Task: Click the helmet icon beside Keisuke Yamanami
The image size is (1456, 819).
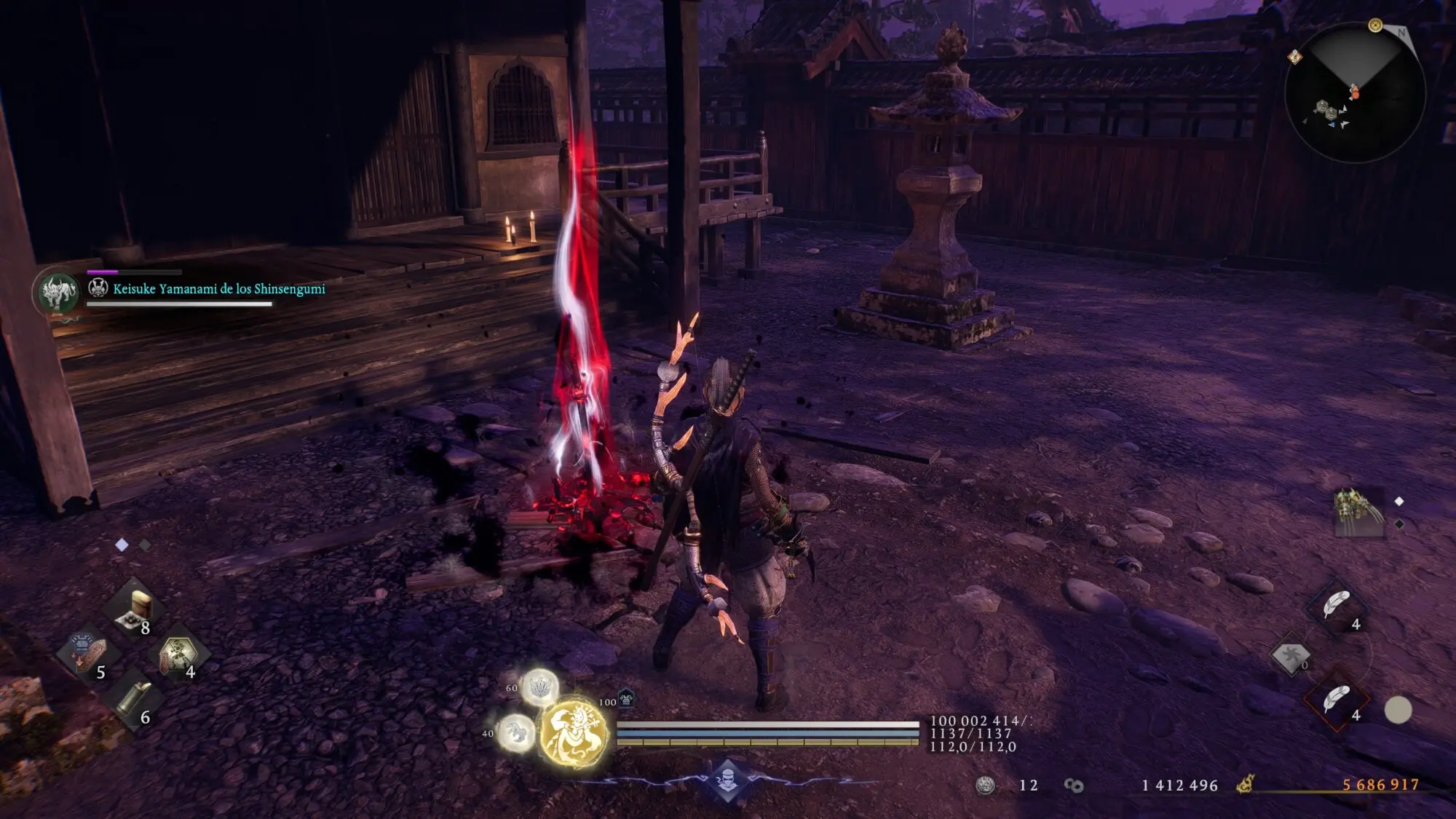Action: (x=98, y=288)
